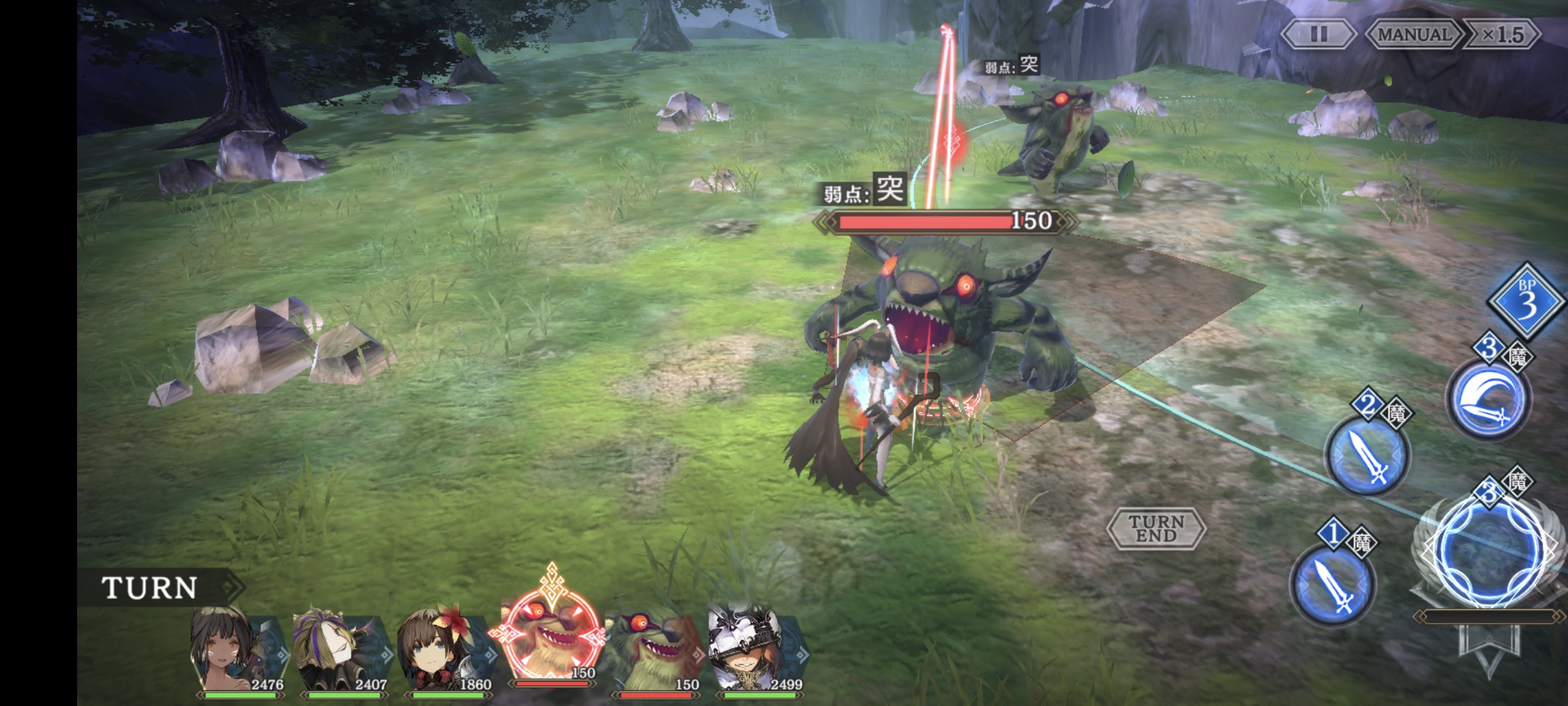Screen dimensions: 1568x706
Task: Use the 2-cost sword skill
Action: pyautogui.click(x=1367, y=454)
